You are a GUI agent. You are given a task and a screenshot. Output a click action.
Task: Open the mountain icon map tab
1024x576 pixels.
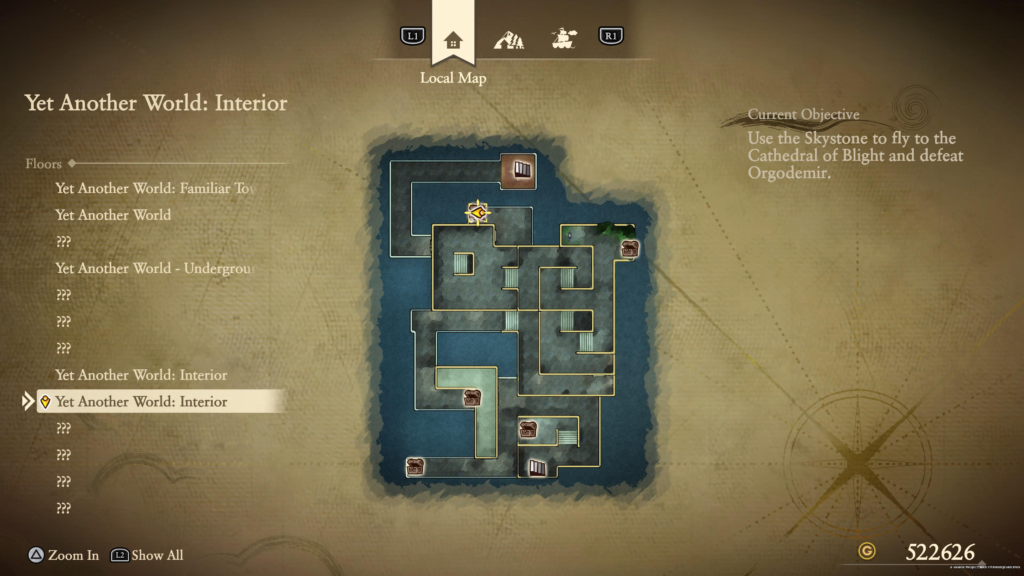509,40
